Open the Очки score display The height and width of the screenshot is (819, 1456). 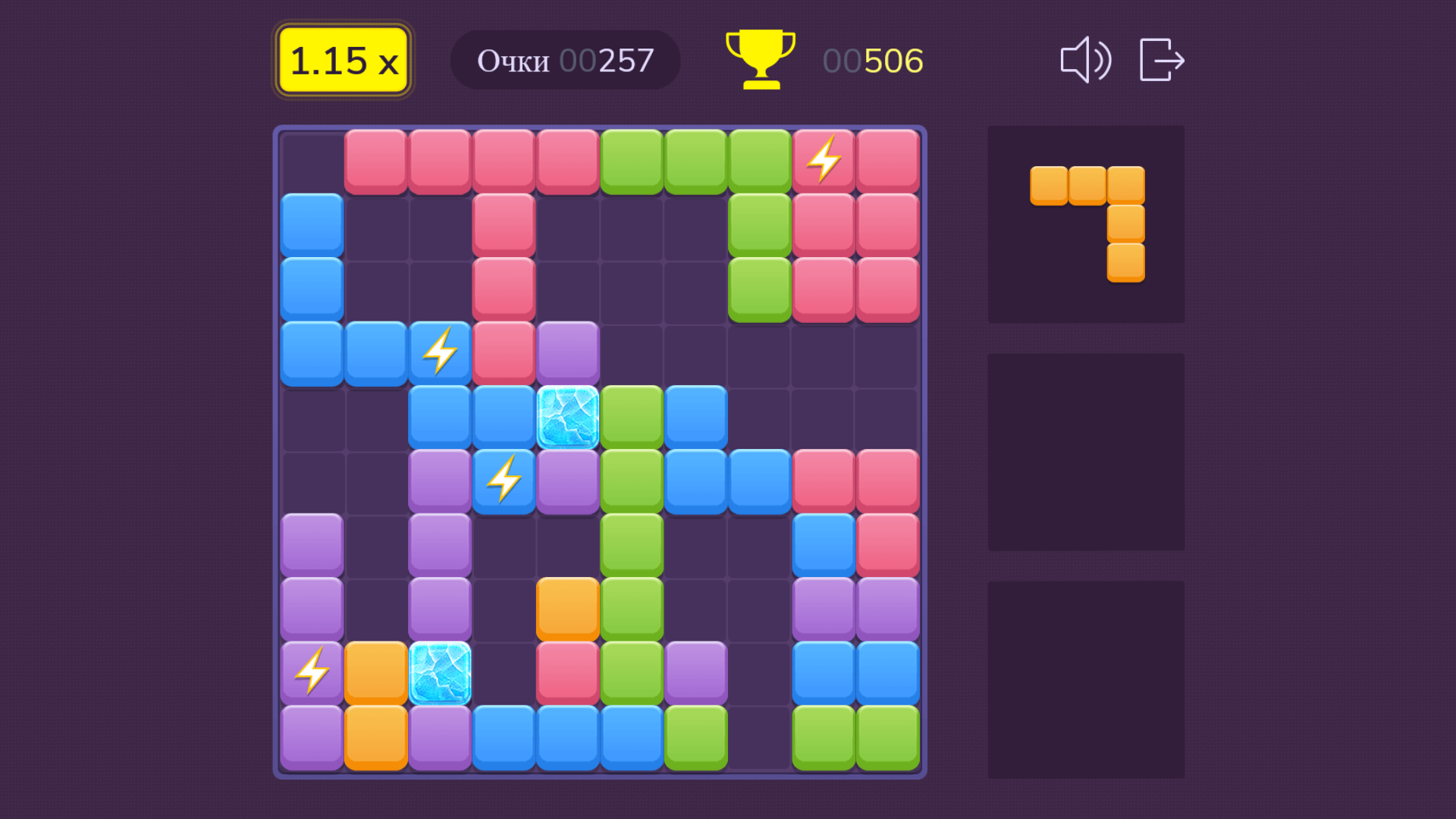(514, 60)
